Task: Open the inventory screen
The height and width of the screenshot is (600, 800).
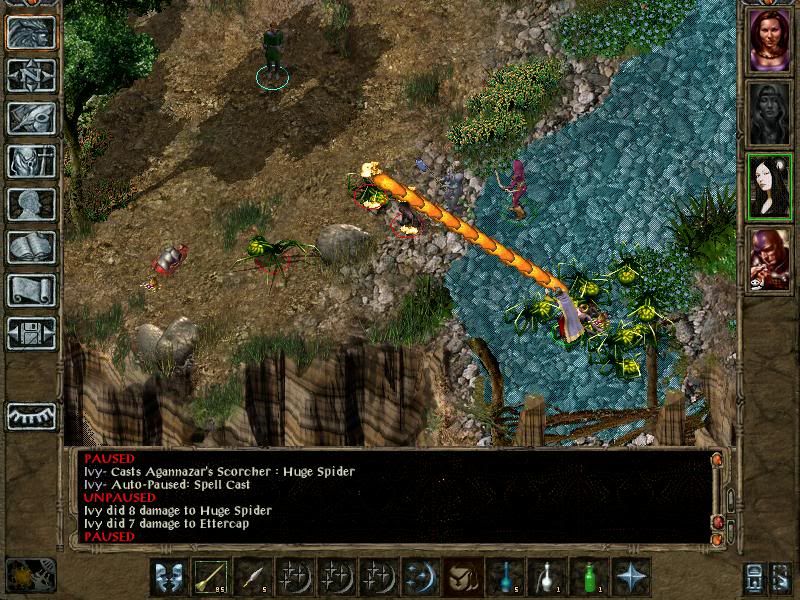Action: pyautogui.click(x=31, y=161)
